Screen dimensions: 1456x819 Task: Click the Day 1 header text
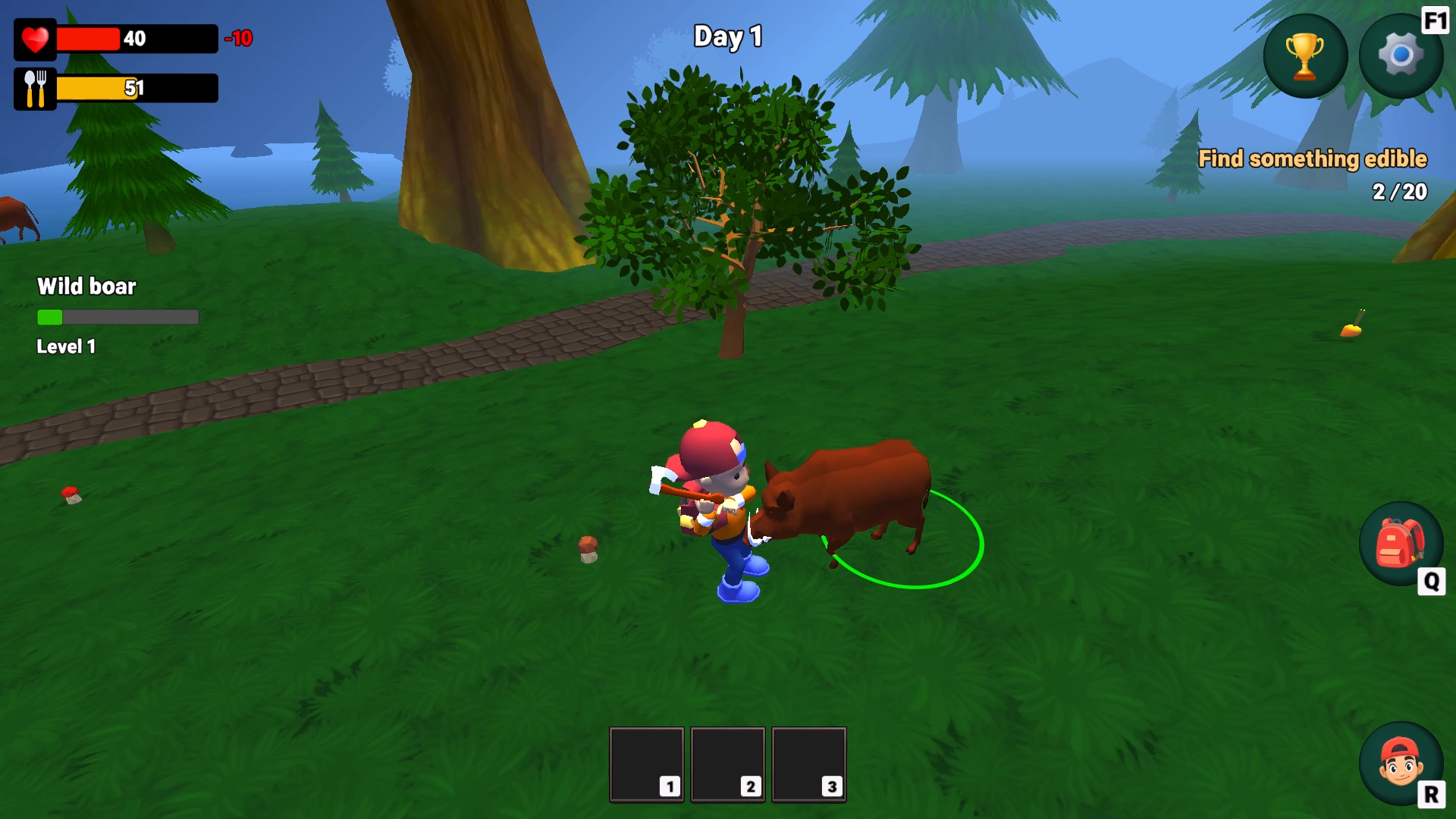(729, 36)
